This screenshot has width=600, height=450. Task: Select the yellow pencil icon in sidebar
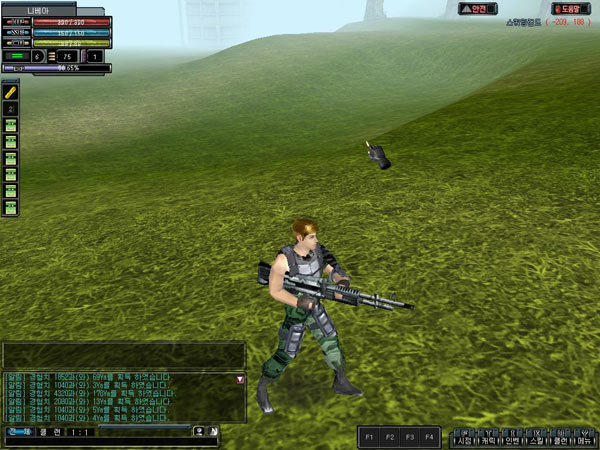pos(11,91)
